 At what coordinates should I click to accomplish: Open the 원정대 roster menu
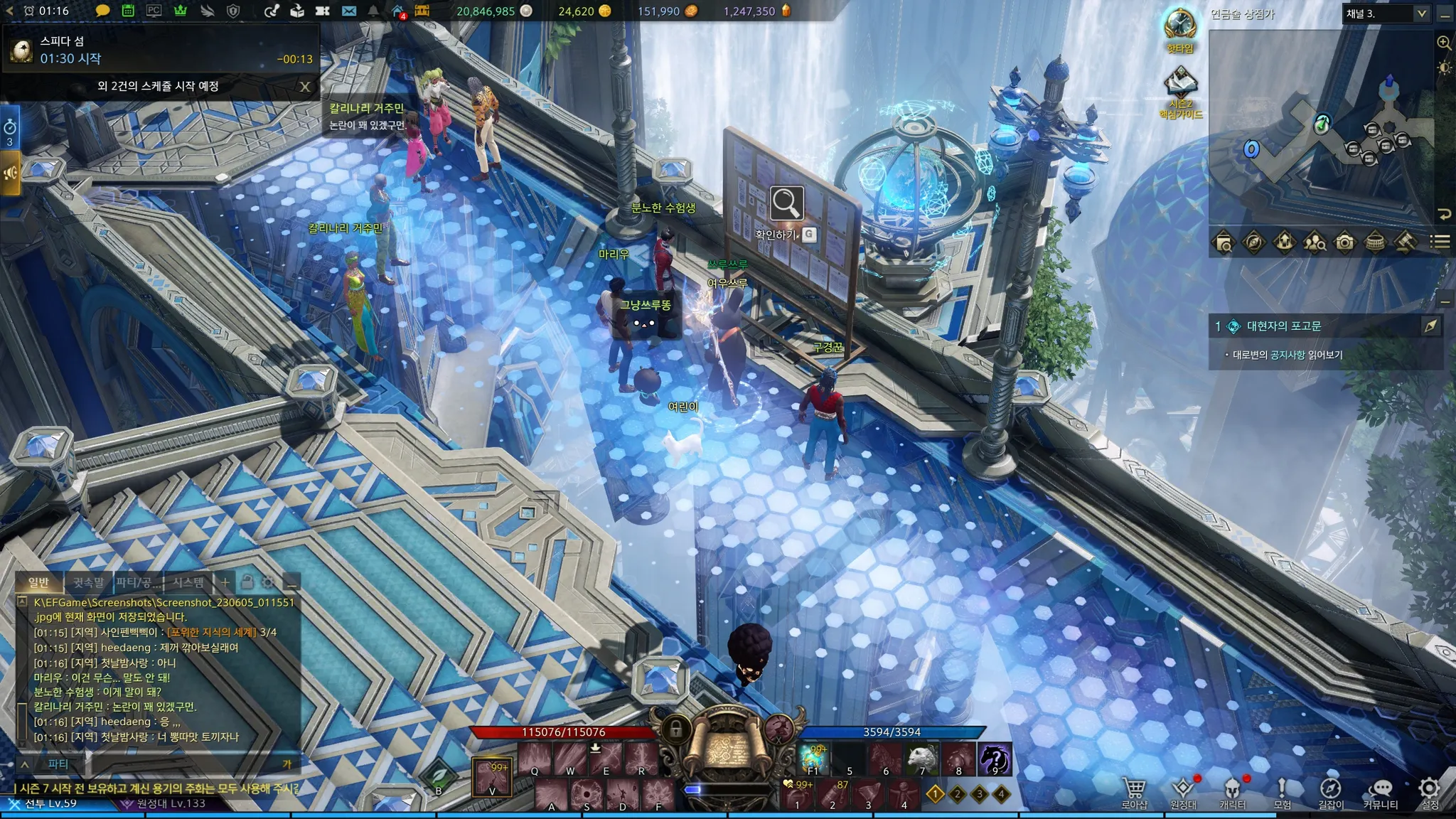[1183, 791]
